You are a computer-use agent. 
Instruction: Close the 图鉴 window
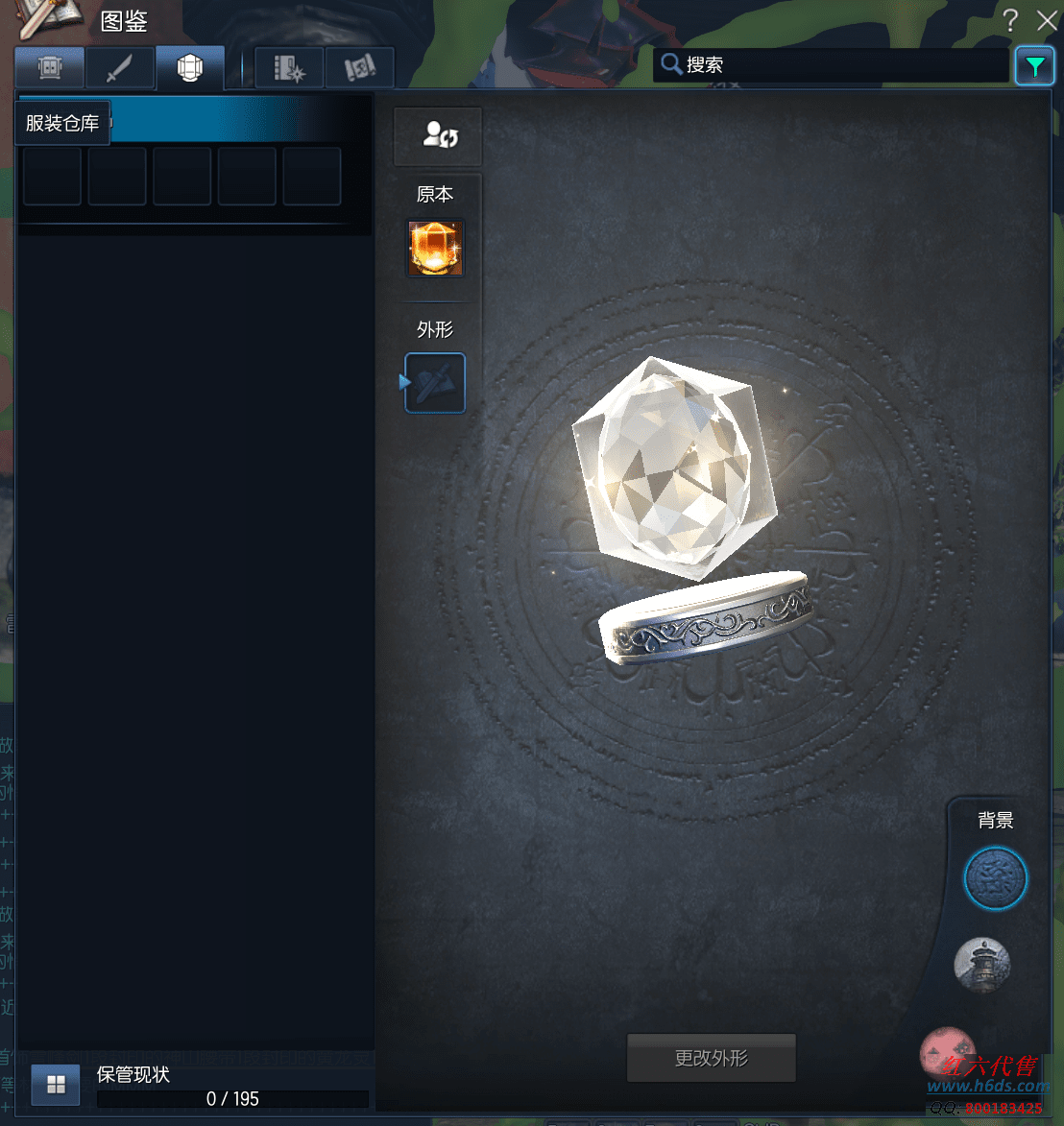coord(1047,20)
